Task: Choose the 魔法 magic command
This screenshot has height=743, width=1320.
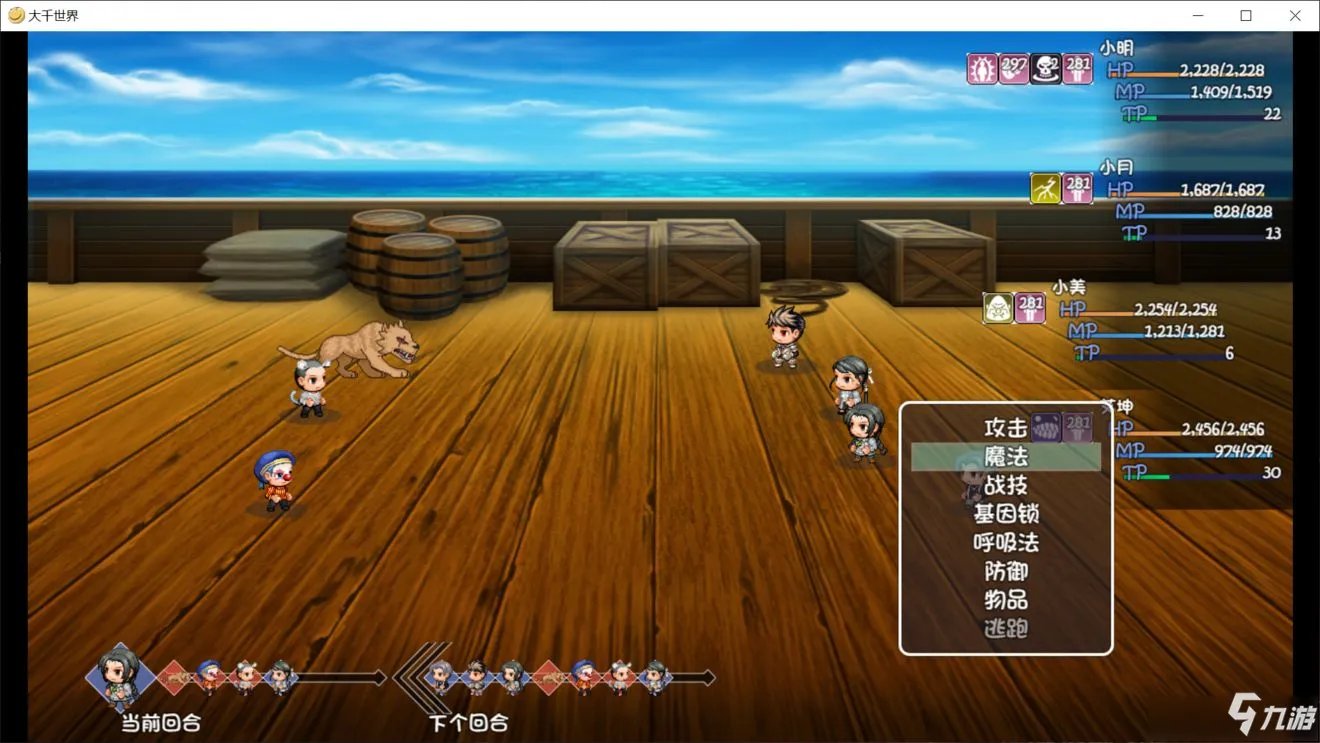Action: (x=1005, y=457)
